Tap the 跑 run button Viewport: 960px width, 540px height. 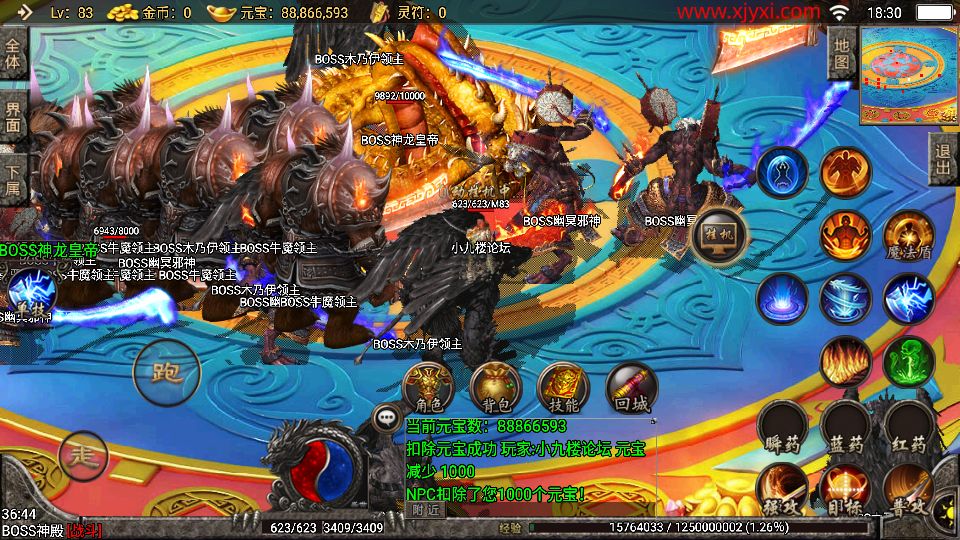pyautogui.click(x=165, y=372)
